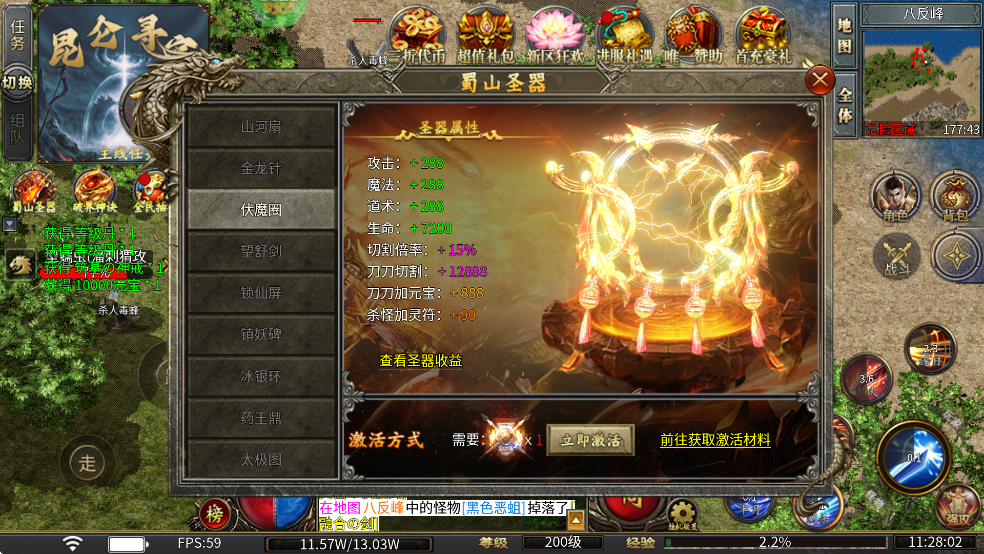The width and height of the screenshot is (984, 554).
Task: Close the 蜀山圣器 panel
Action: coord(820,80)
